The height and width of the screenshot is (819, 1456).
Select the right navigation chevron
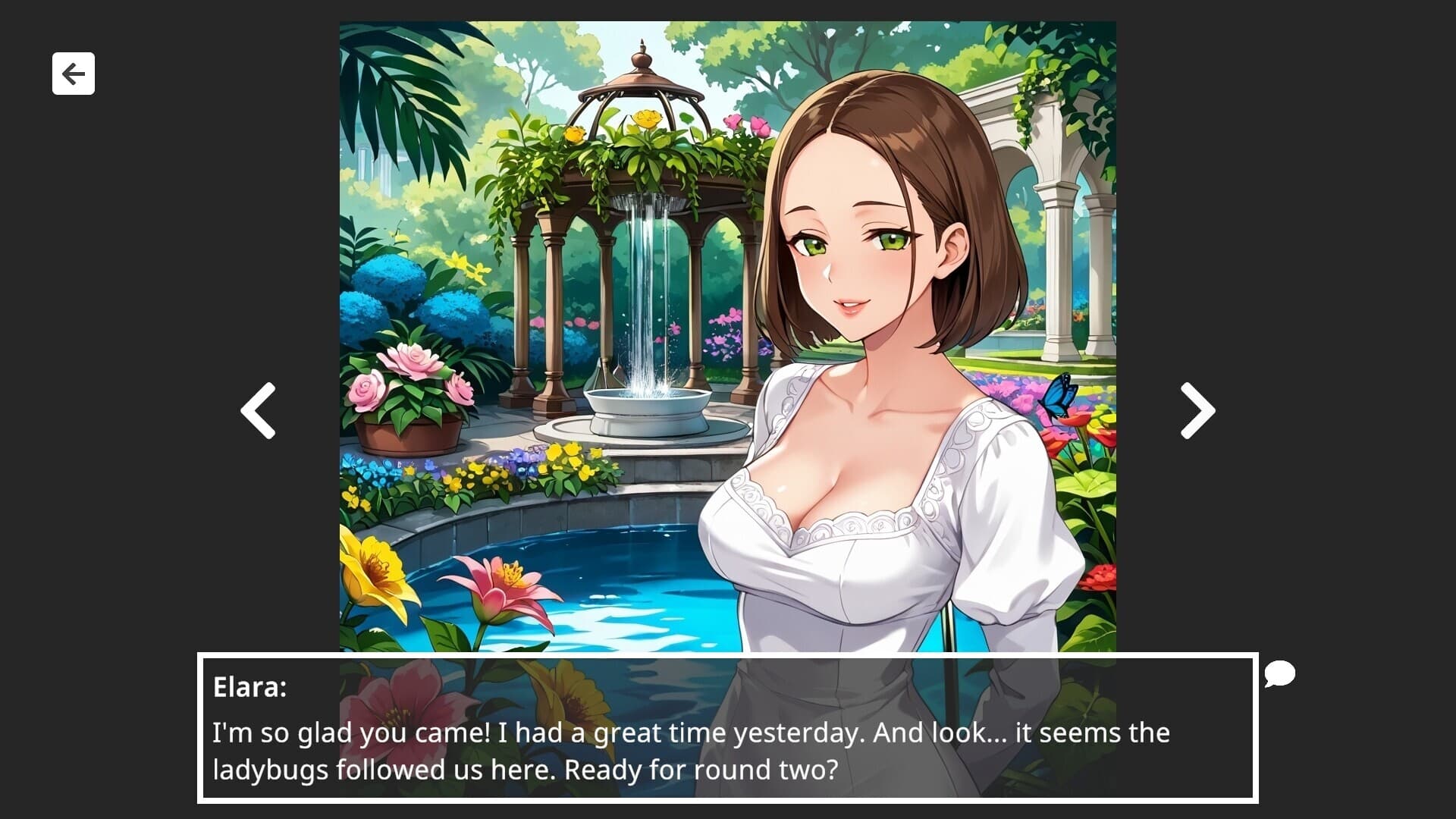click(x=1195, y=409)
